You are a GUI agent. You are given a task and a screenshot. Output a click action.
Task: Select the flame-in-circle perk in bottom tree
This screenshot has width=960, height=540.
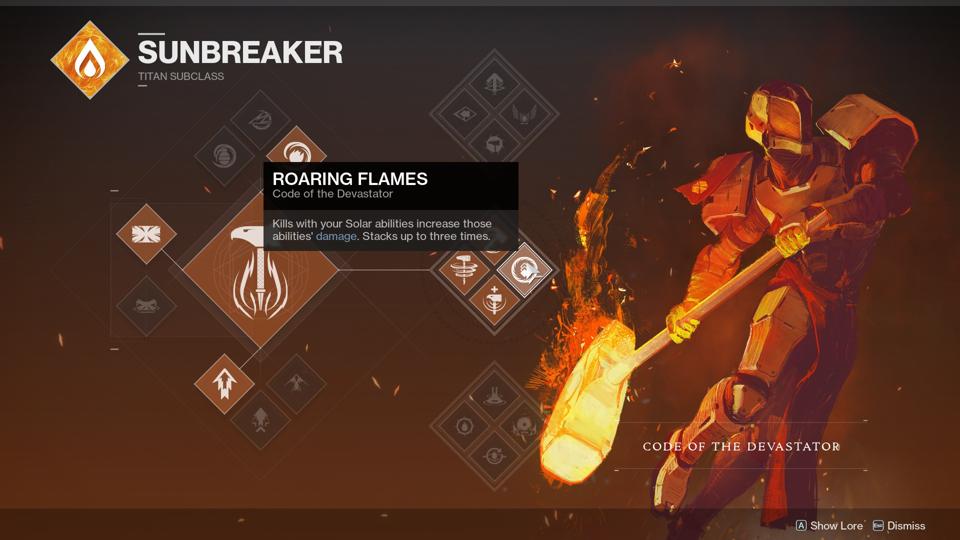[x=464, y=427]
